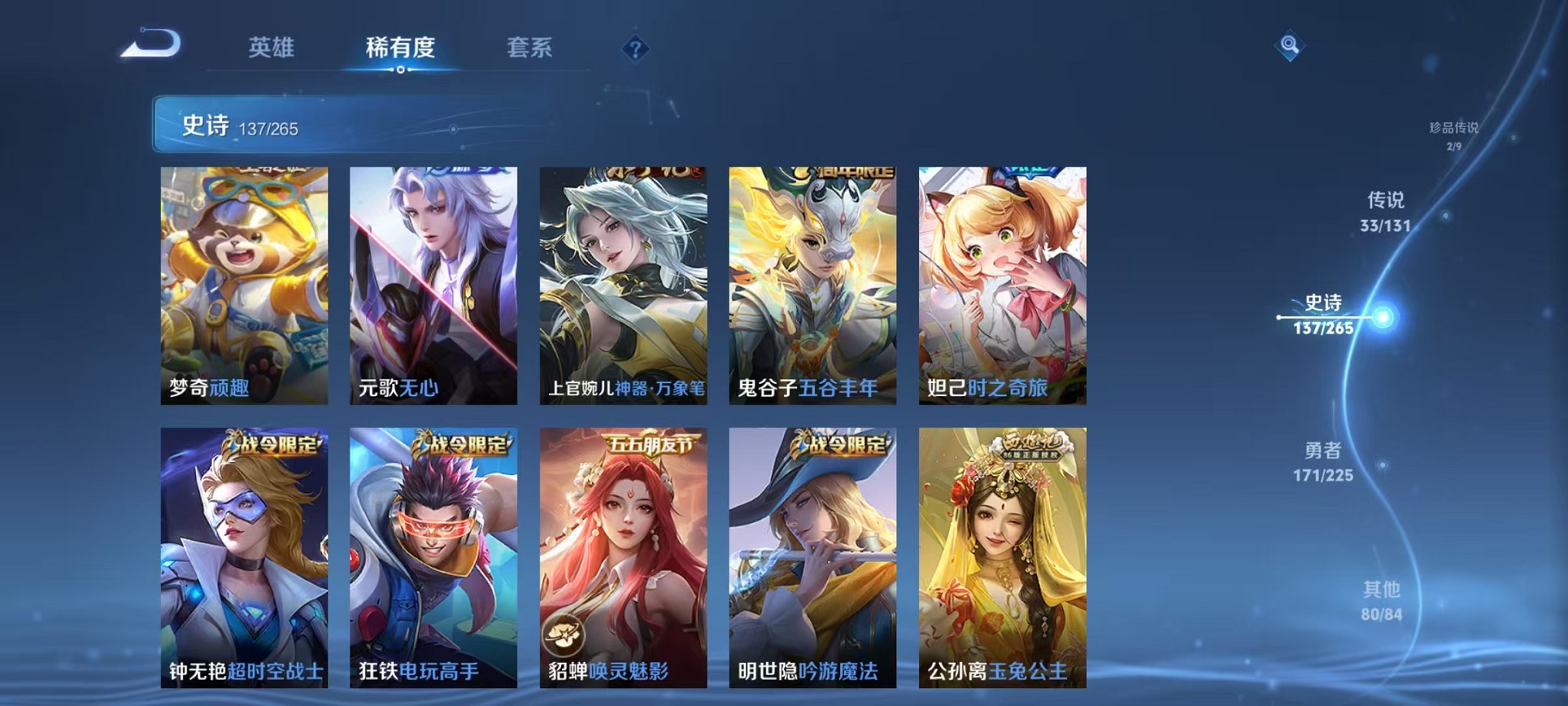Viewport: 1568px width, 706px height.
Task: Open the search magnifier icon top right
Action: tap(1288, 46)
